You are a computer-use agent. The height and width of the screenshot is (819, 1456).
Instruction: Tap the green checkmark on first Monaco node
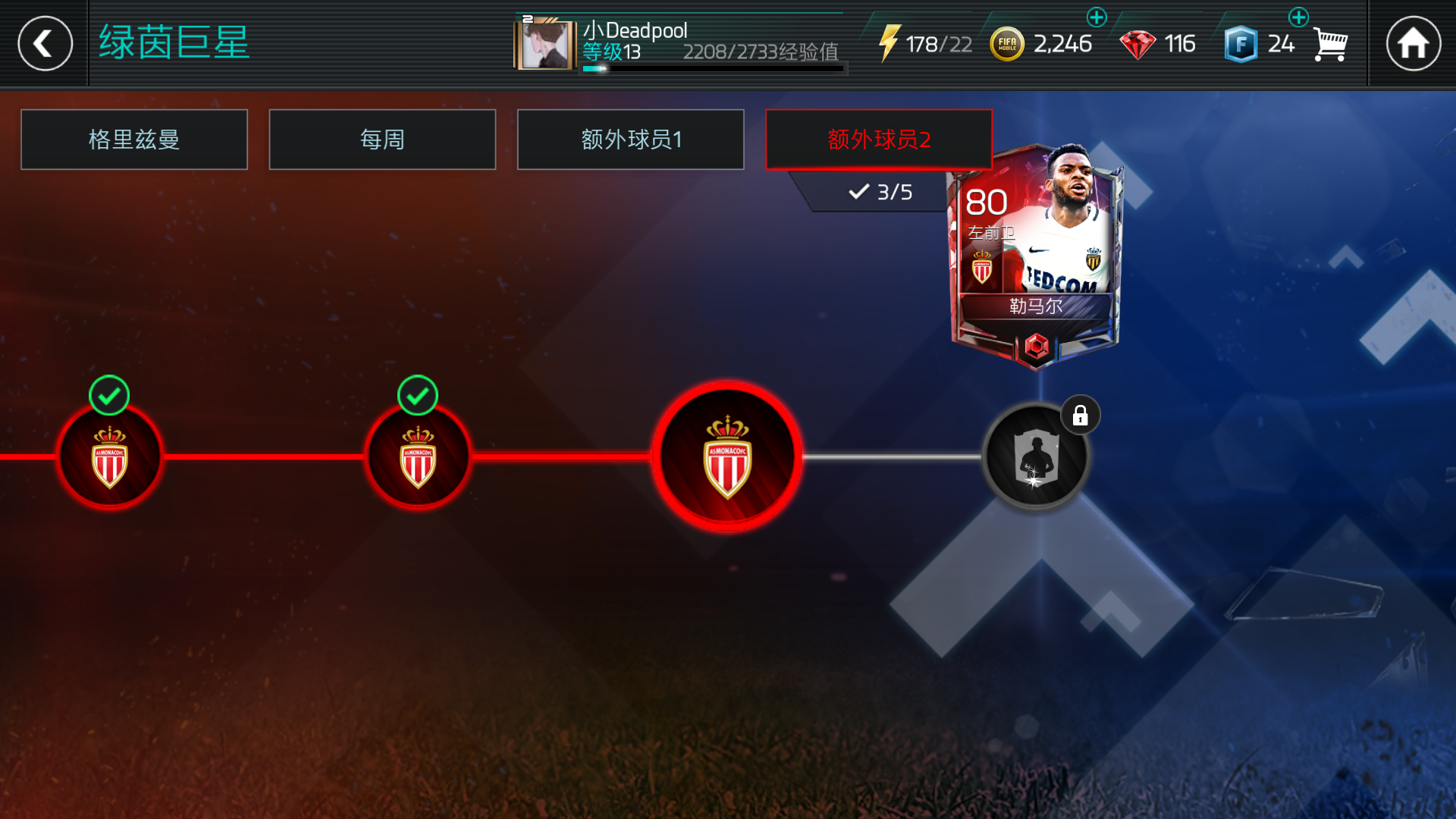pyautogui.click(x=108, y=394)
